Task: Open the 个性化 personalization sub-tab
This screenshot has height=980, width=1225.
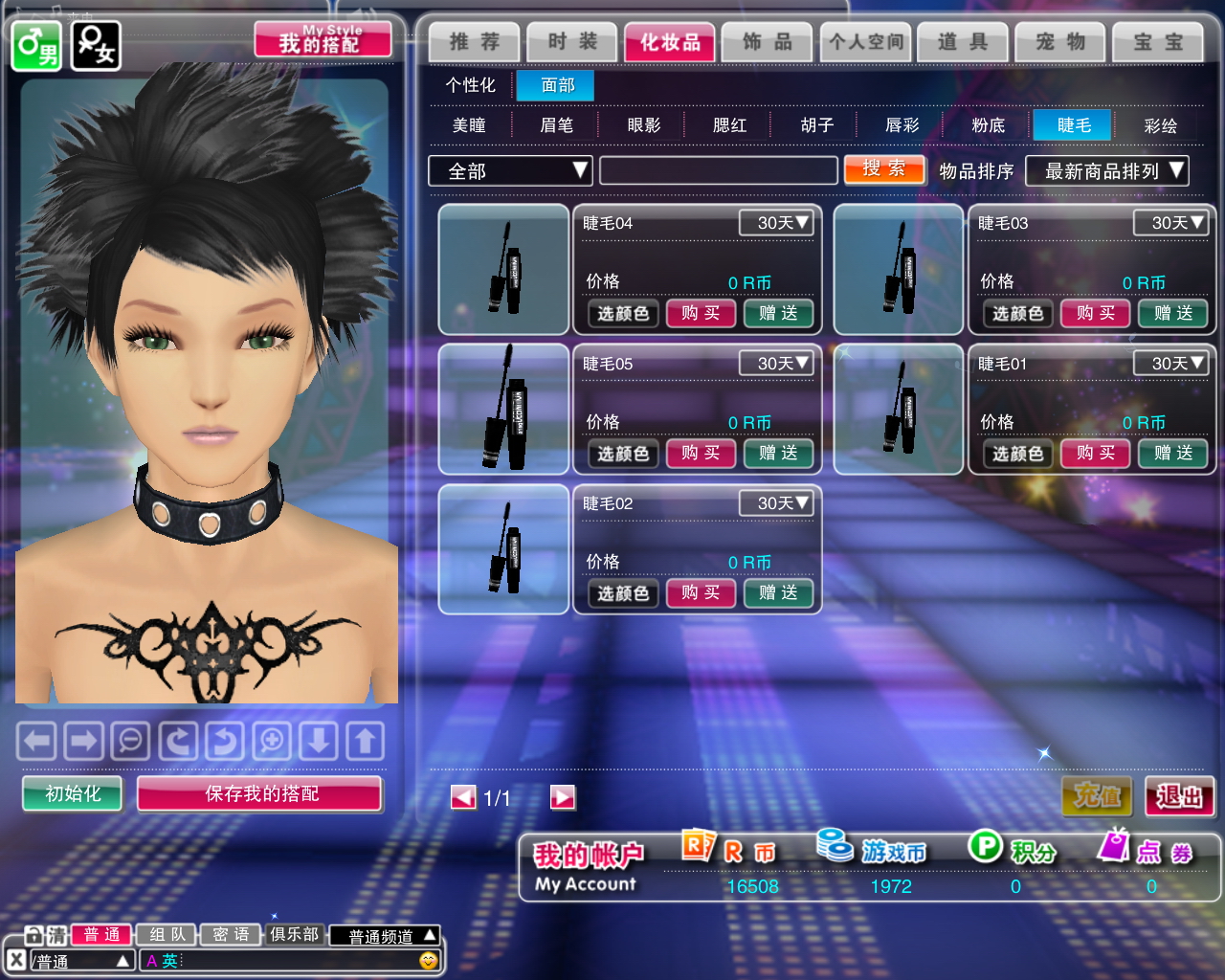Action: coord(470,85)
